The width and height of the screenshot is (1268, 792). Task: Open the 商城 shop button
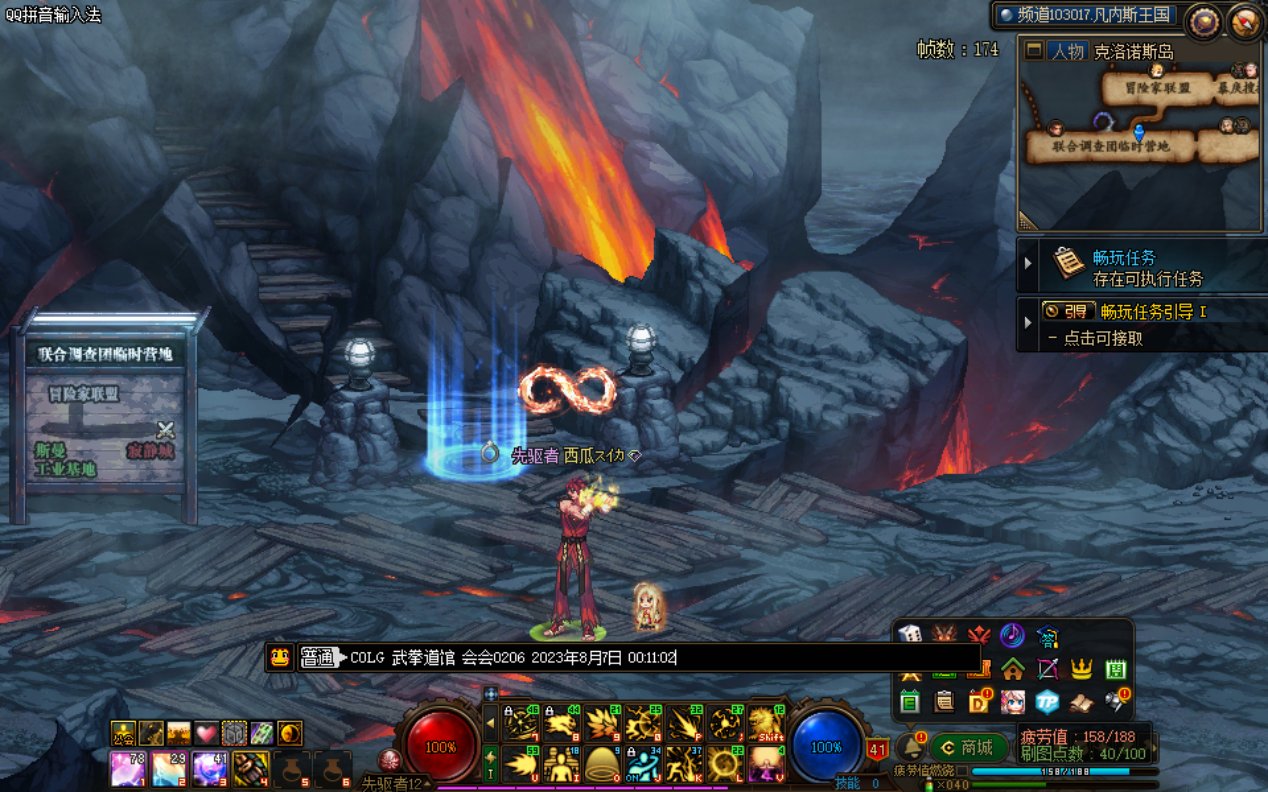click(967, 747)
